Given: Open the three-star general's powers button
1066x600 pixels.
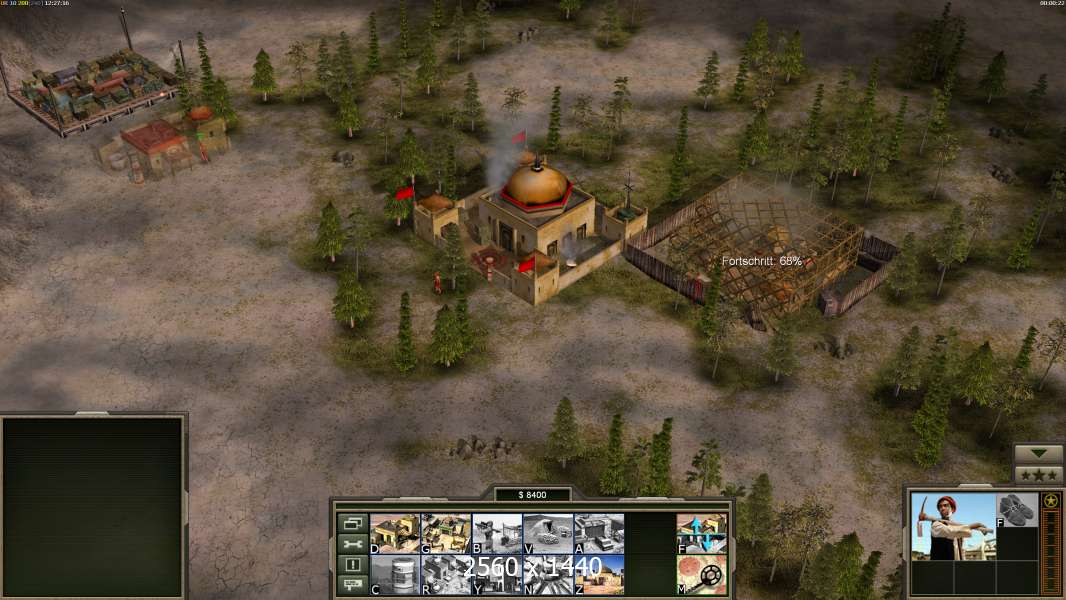Looking at the screenshot, I should tap(1038, 475).
